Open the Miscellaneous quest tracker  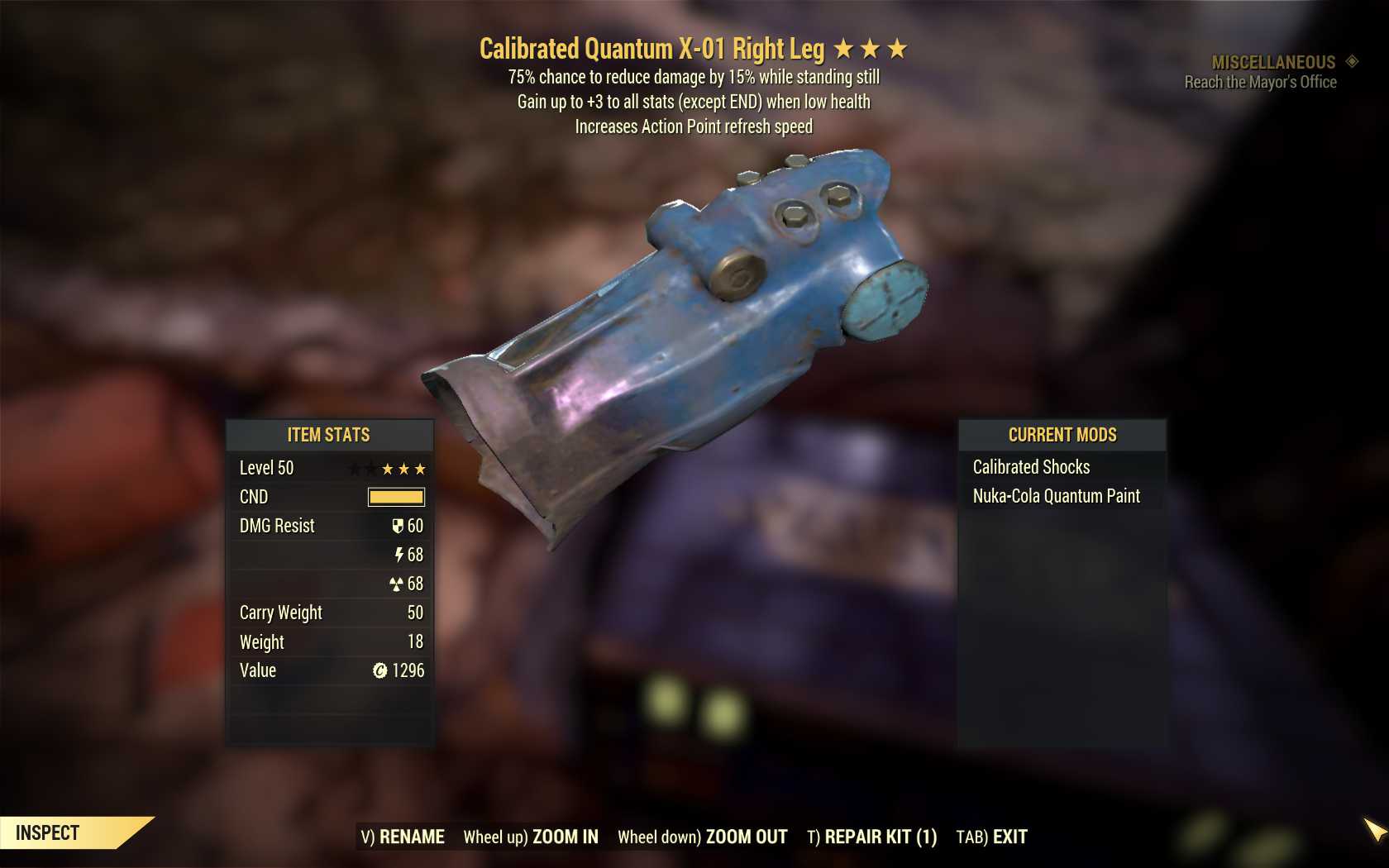1273,63
